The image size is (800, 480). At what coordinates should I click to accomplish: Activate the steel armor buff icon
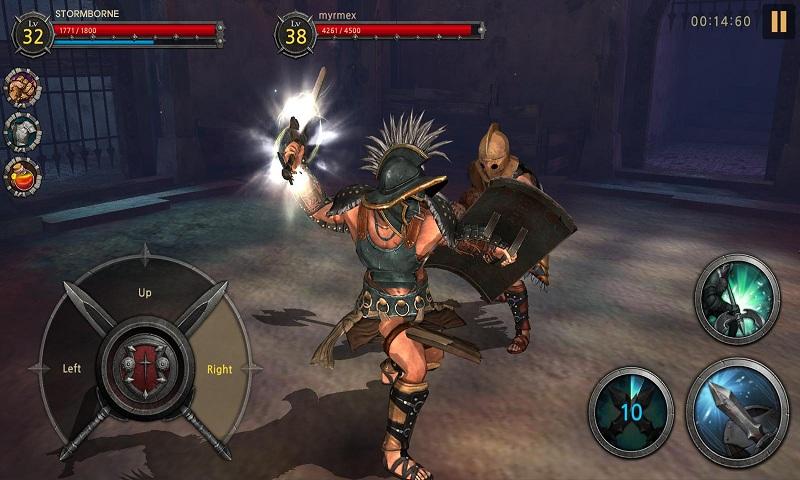click(x=22, y=131)
